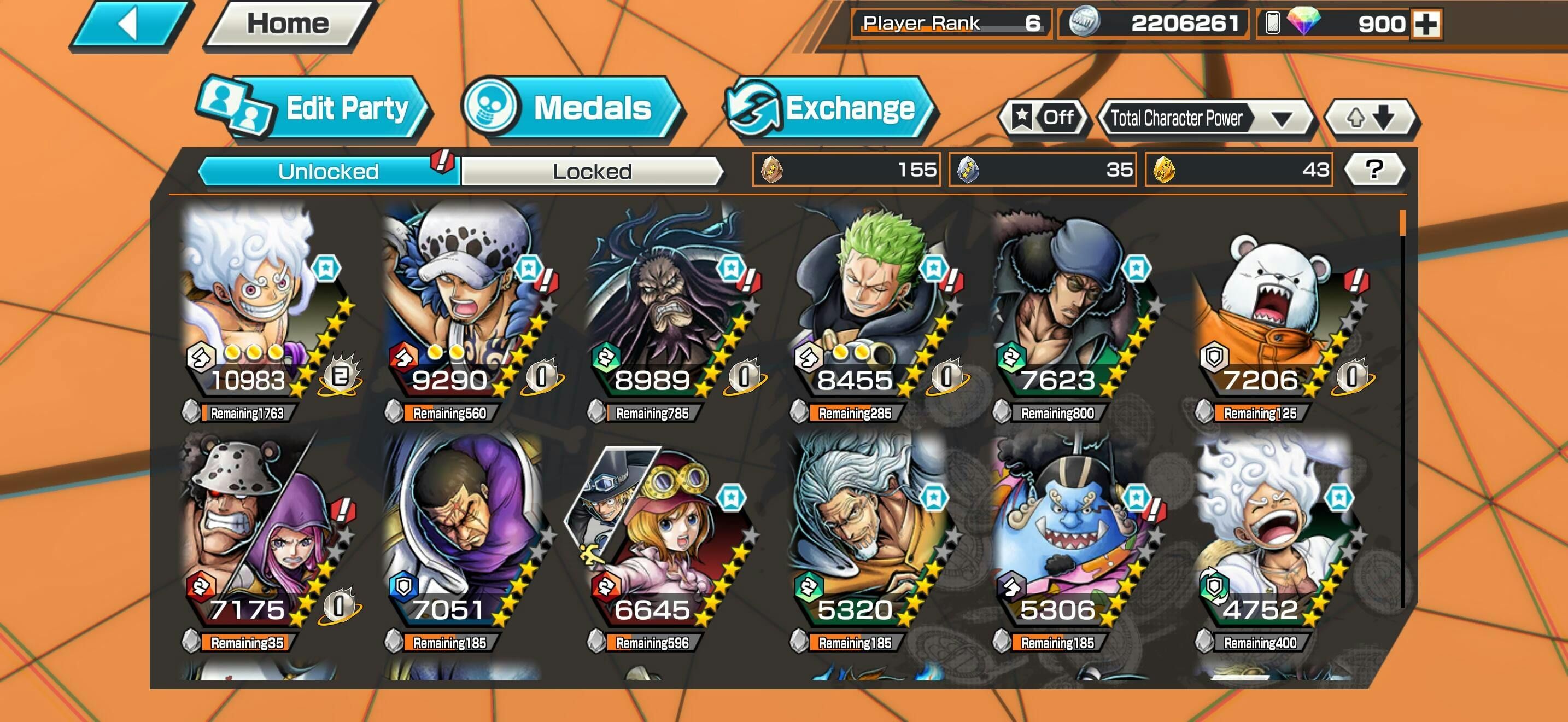This screenshot has height=722, width=1568.
Task: Return to the Home screen
Action: pyautogui.click(x=288, y=25)
